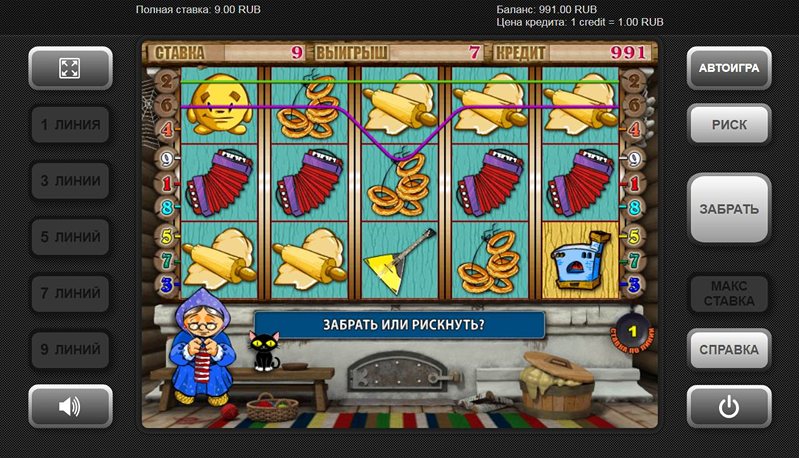Image resolution: width=799 pixels, height=458 pixels.
Task: Toggle fullscreen mode with the expand icon
Action: pyautogui.click(x=70, y=68)
